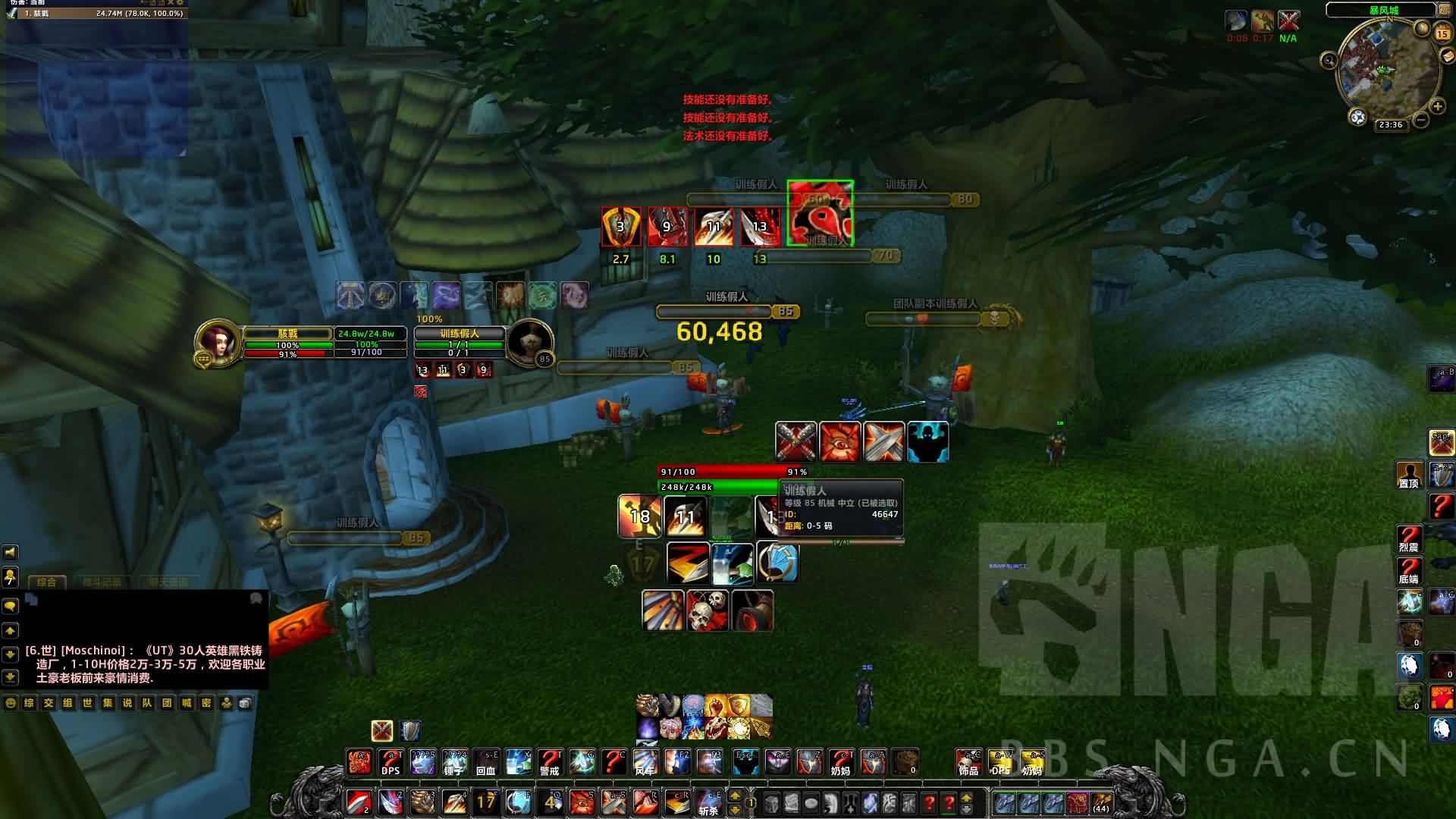Click the tracking magnifier button on the minimap
1456x819 pixels.
1329,61
